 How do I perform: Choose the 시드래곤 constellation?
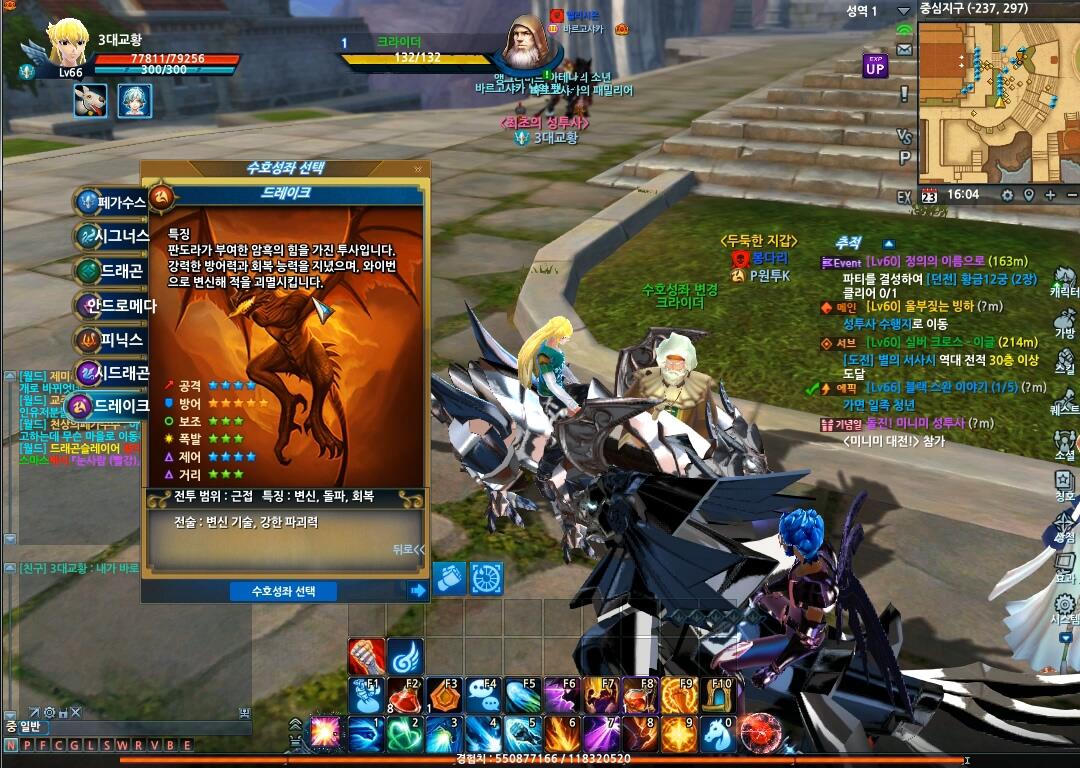[x=112, y=373]
